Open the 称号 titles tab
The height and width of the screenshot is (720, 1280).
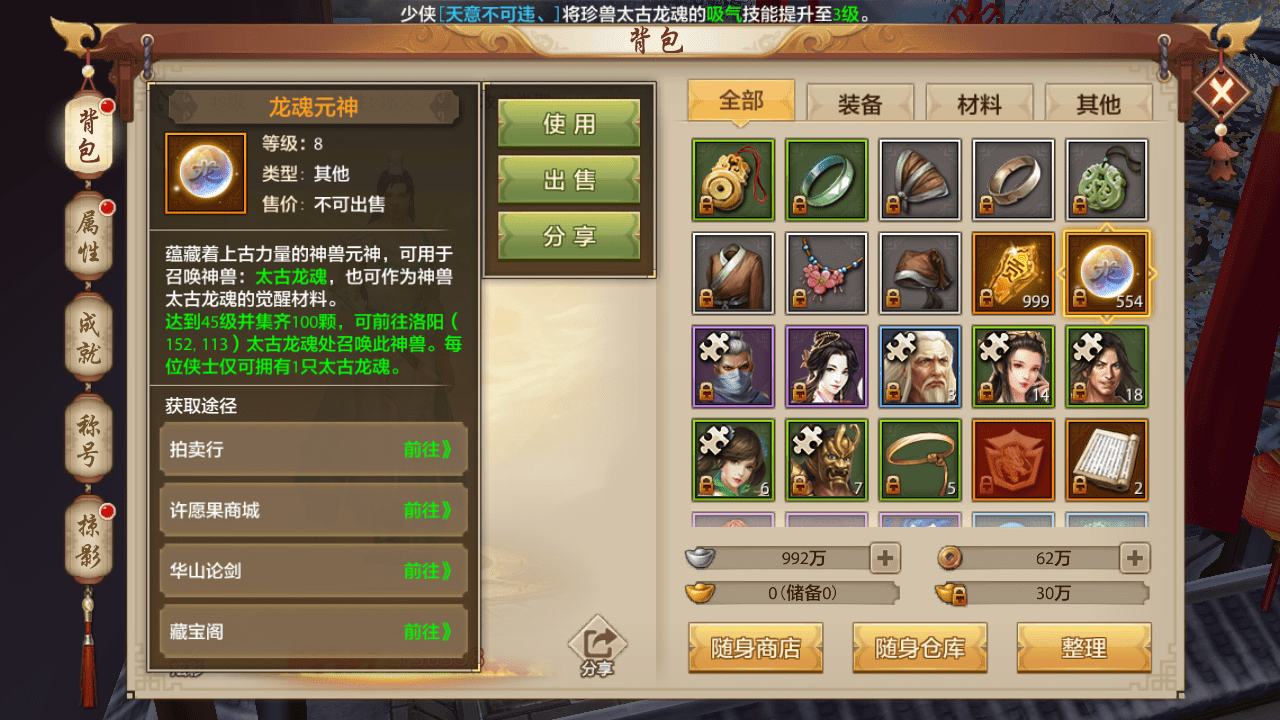click(88, 442)
